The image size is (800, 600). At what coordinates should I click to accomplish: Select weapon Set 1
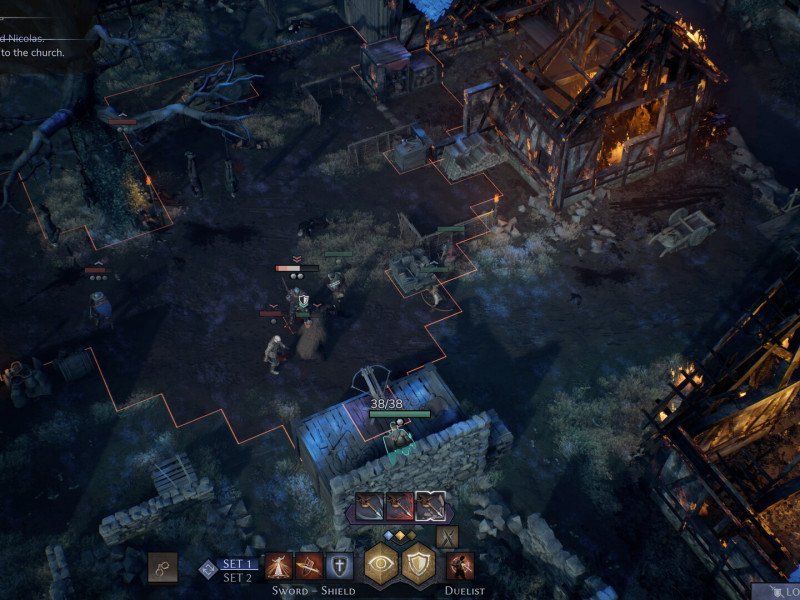pyautogui.click(x=236, y=563)
